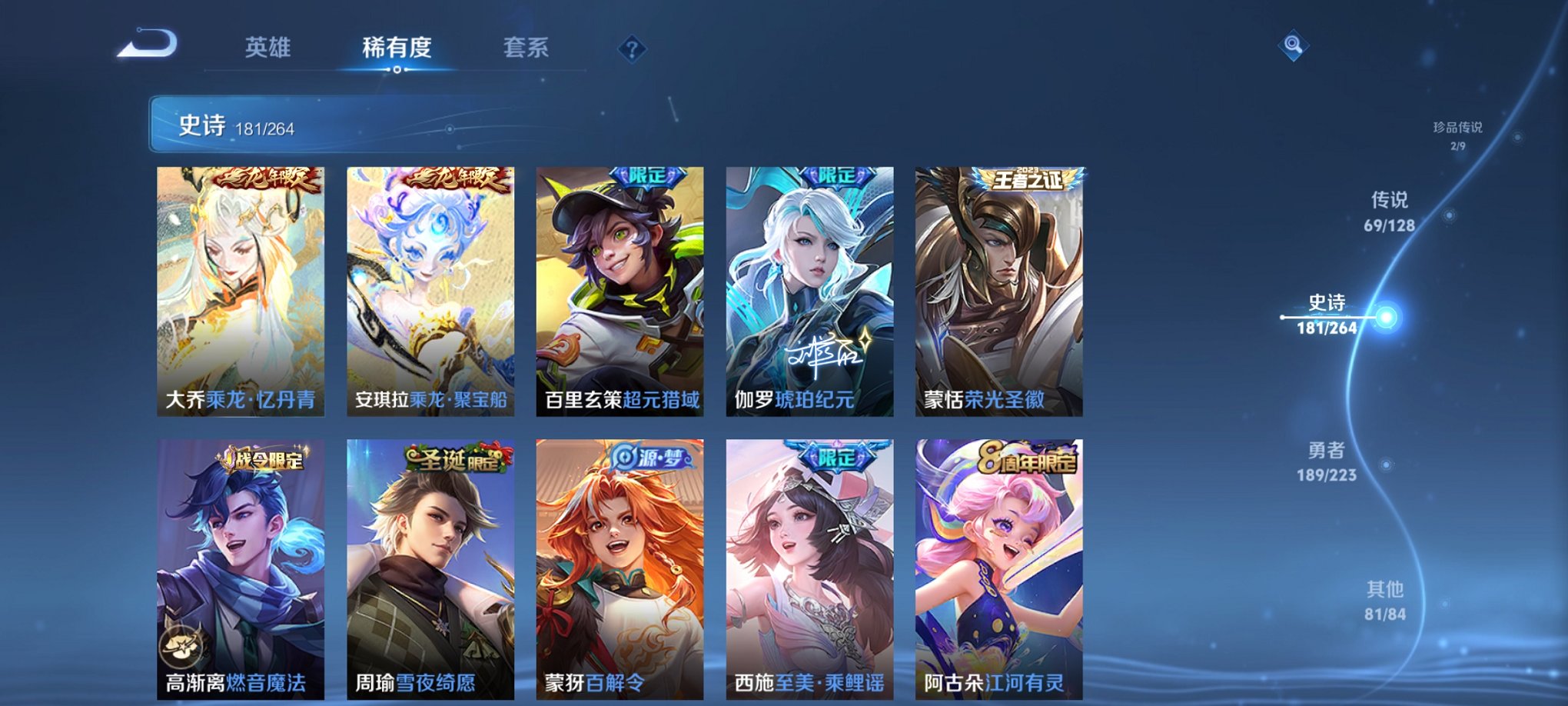Switch to the 英雄 tab
1568x706 pixels.
[x=267, y=48]
